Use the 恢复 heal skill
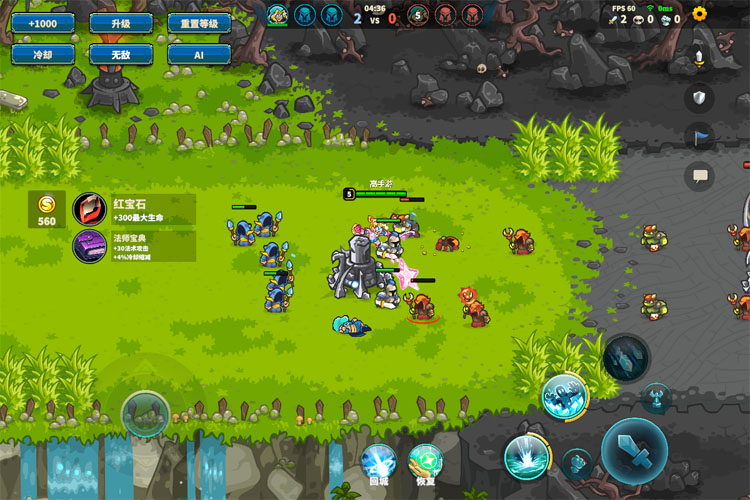Viewport: 750px width, 500px height. (x=426, y=463)
